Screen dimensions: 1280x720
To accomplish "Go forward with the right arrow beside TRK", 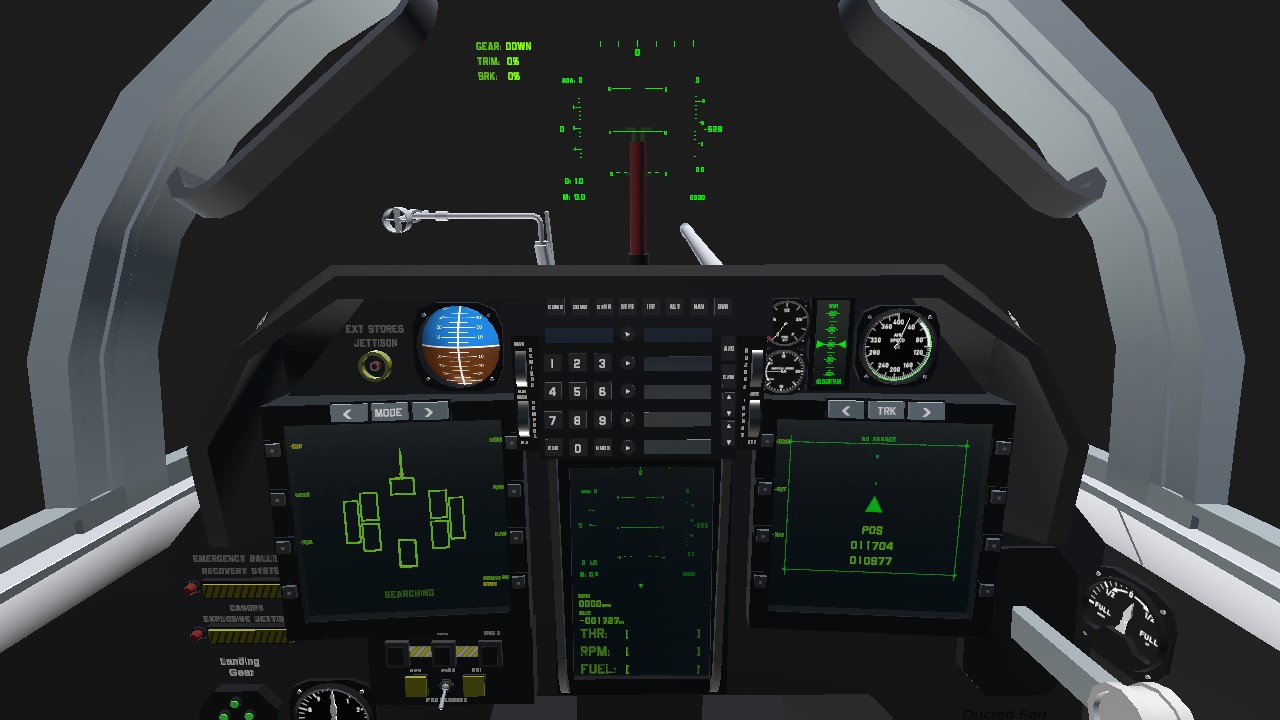I will [x=926, y=411].
